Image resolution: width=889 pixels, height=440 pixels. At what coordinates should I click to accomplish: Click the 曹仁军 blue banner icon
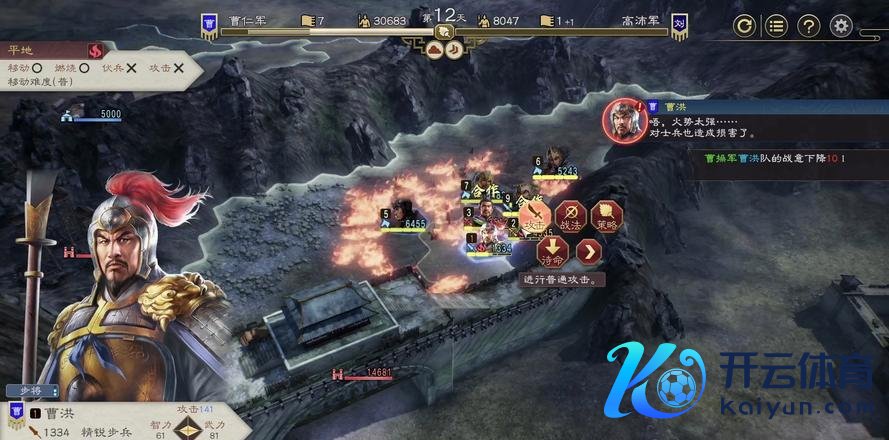[210, 25]
